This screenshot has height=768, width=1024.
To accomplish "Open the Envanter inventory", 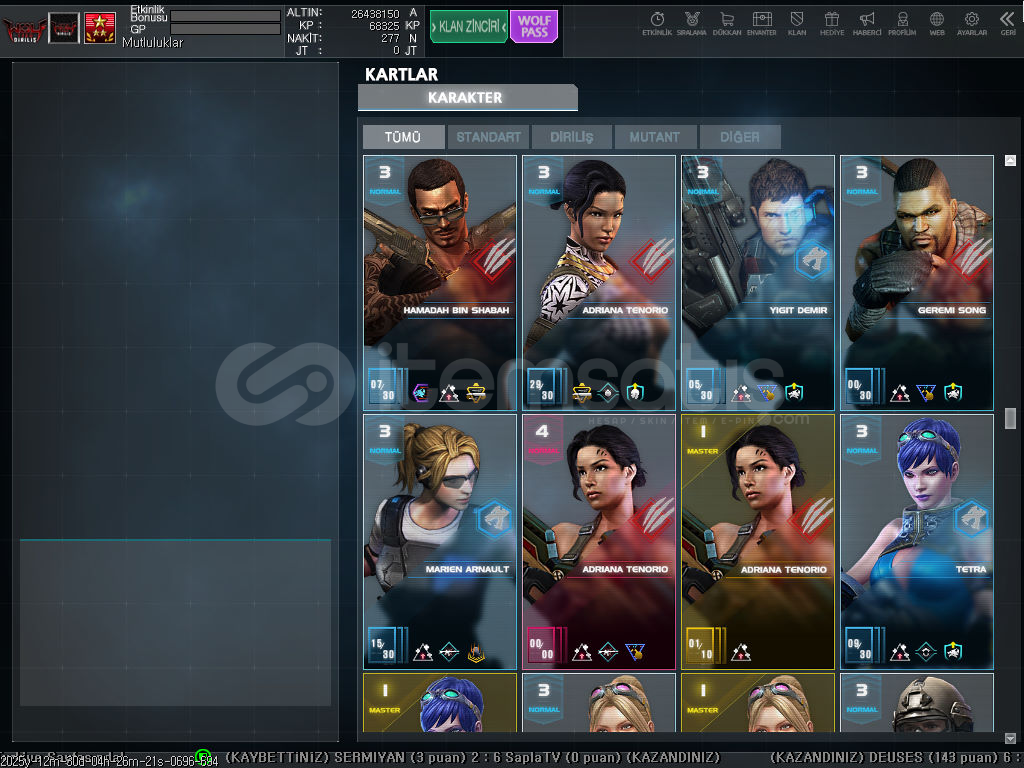I will coord(762,24).
